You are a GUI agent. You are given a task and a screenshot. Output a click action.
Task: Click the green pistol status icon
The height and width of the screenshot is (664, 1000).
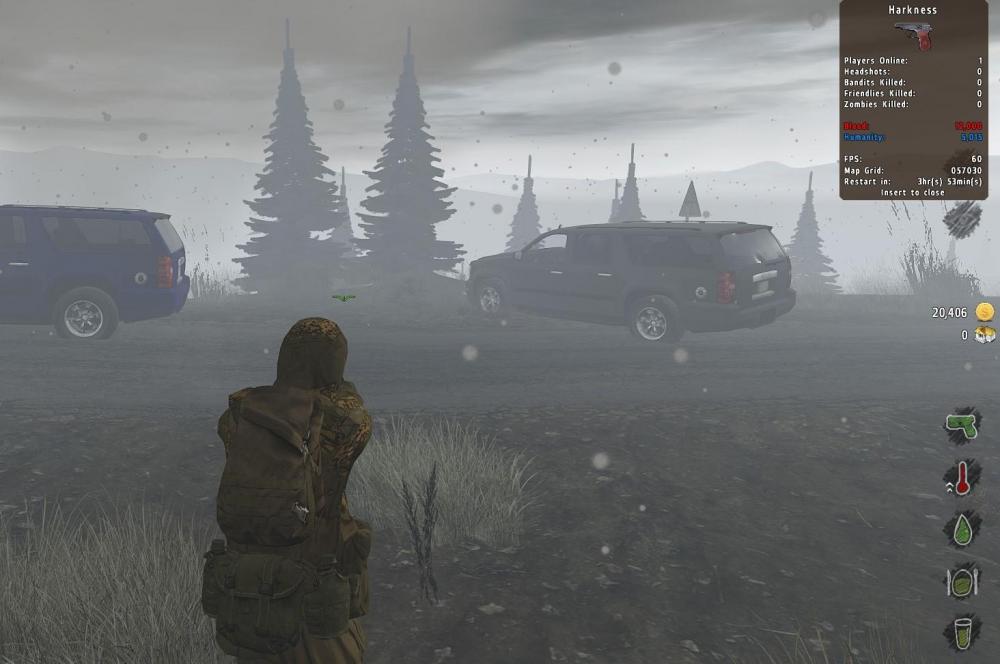(962, 424)
